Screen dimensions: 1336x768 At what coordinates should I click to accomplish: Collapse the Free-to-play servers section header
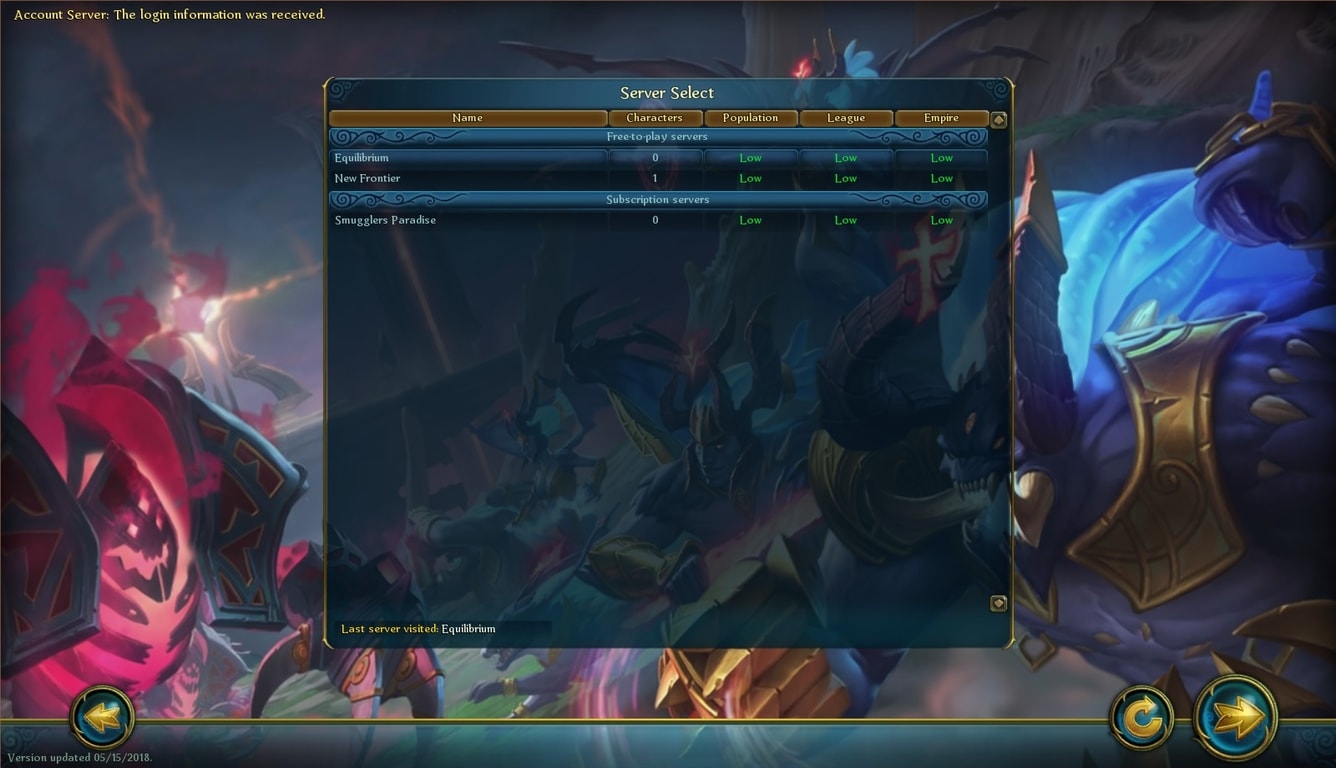[x=657, y=137]
